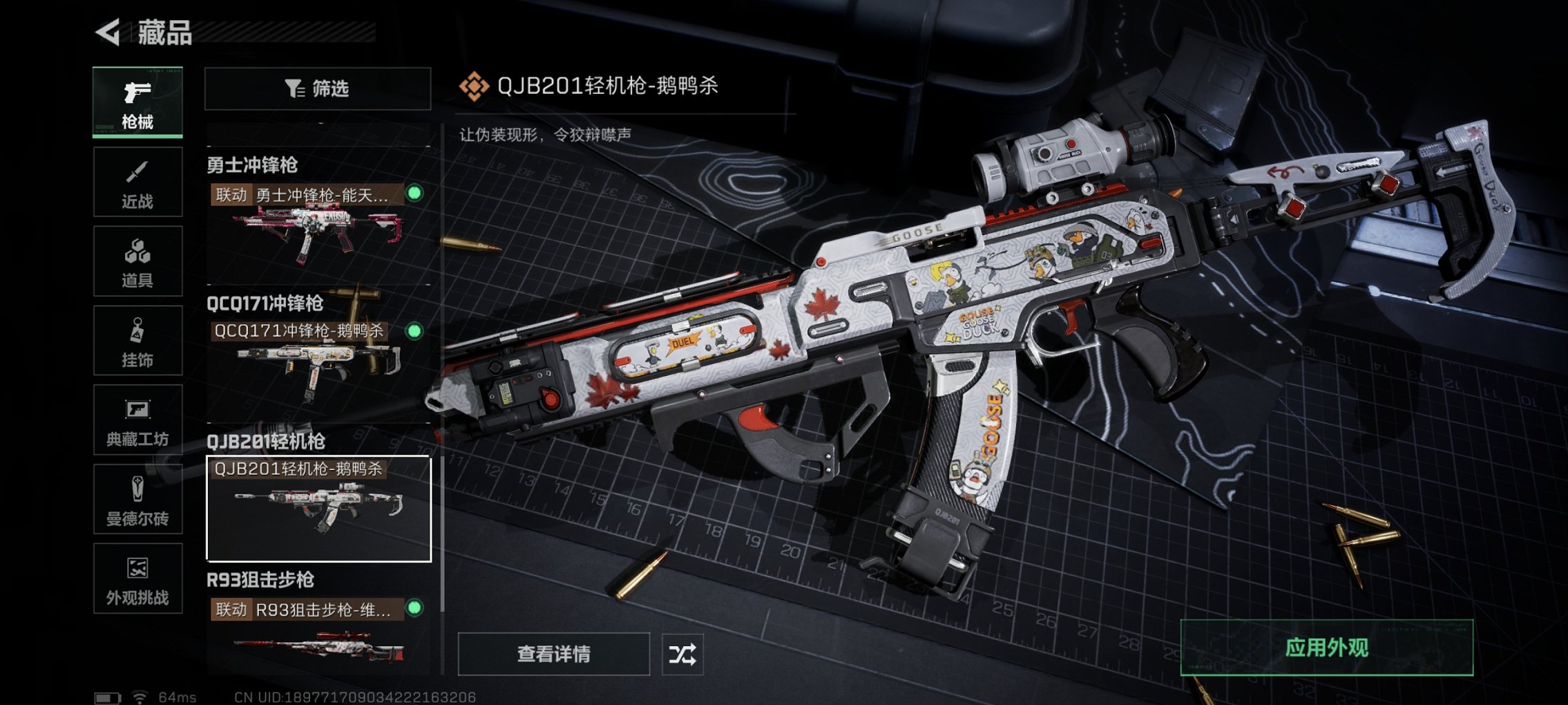Screen dimensions: 1568x705
Task: Enter the 外观挑战 appearance challenge section
Action: point(137,577)
